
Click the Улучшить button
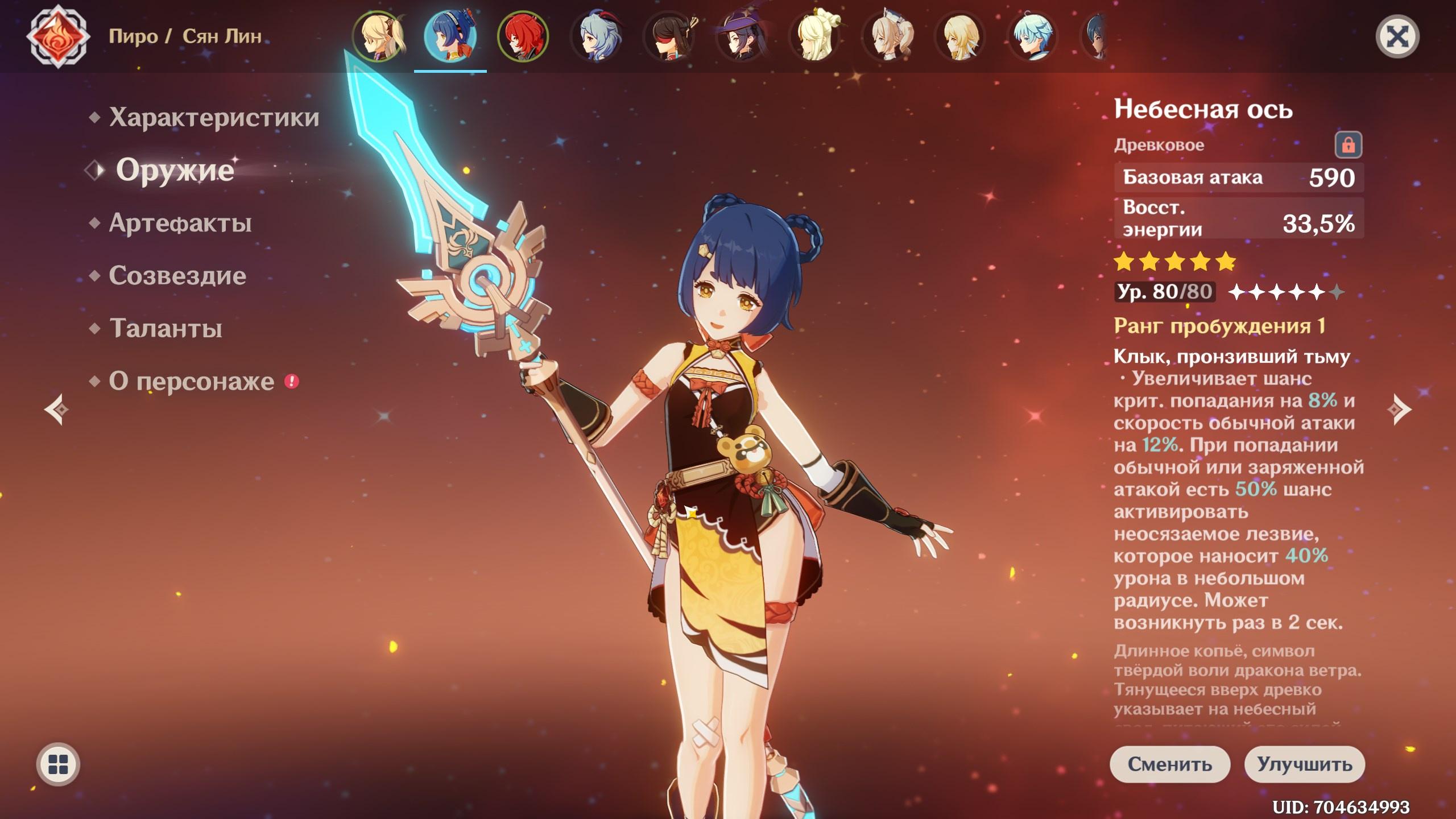[1304, 764]
